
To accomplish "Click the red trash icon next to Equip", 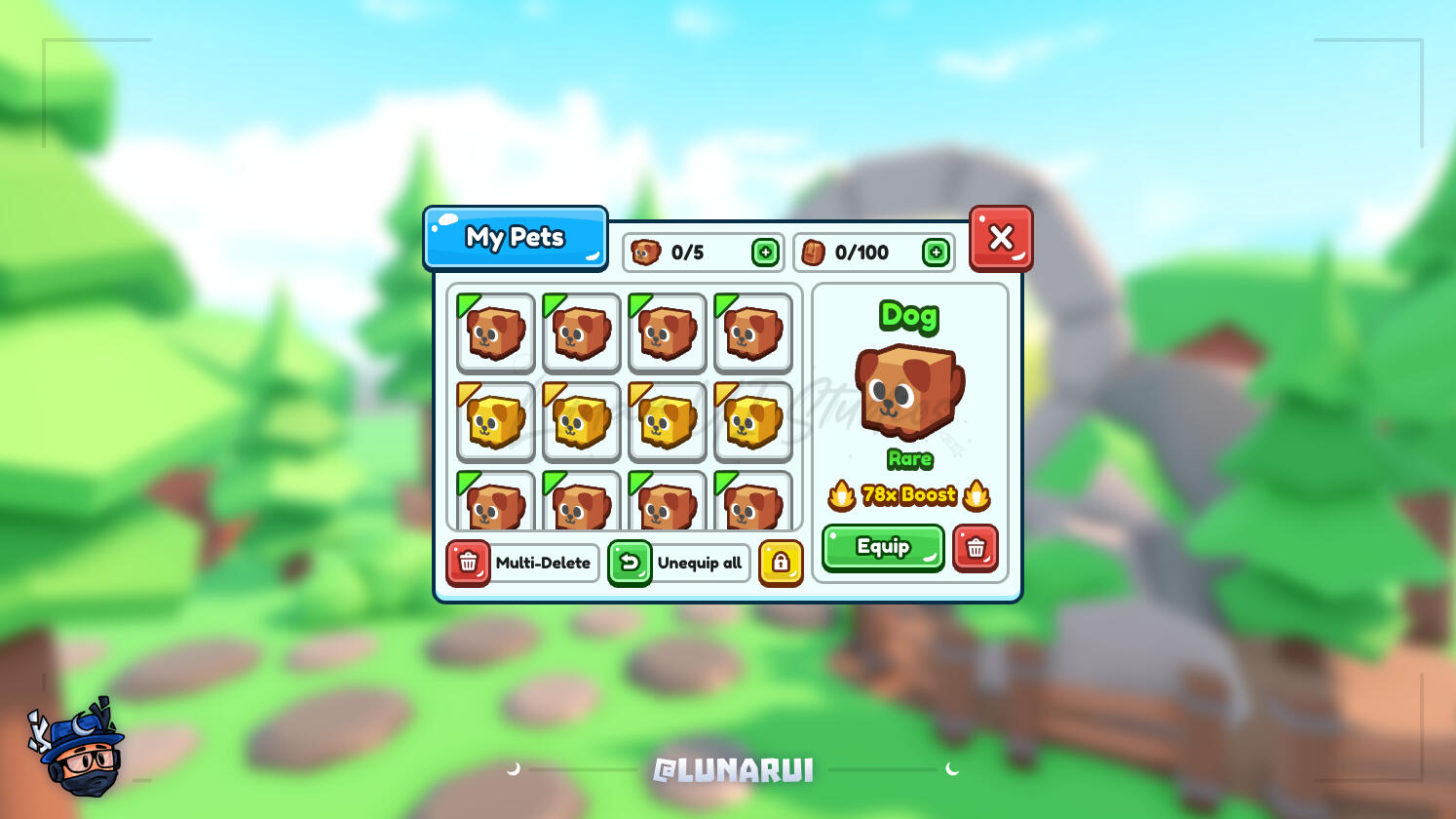I will tap(977, 549).
